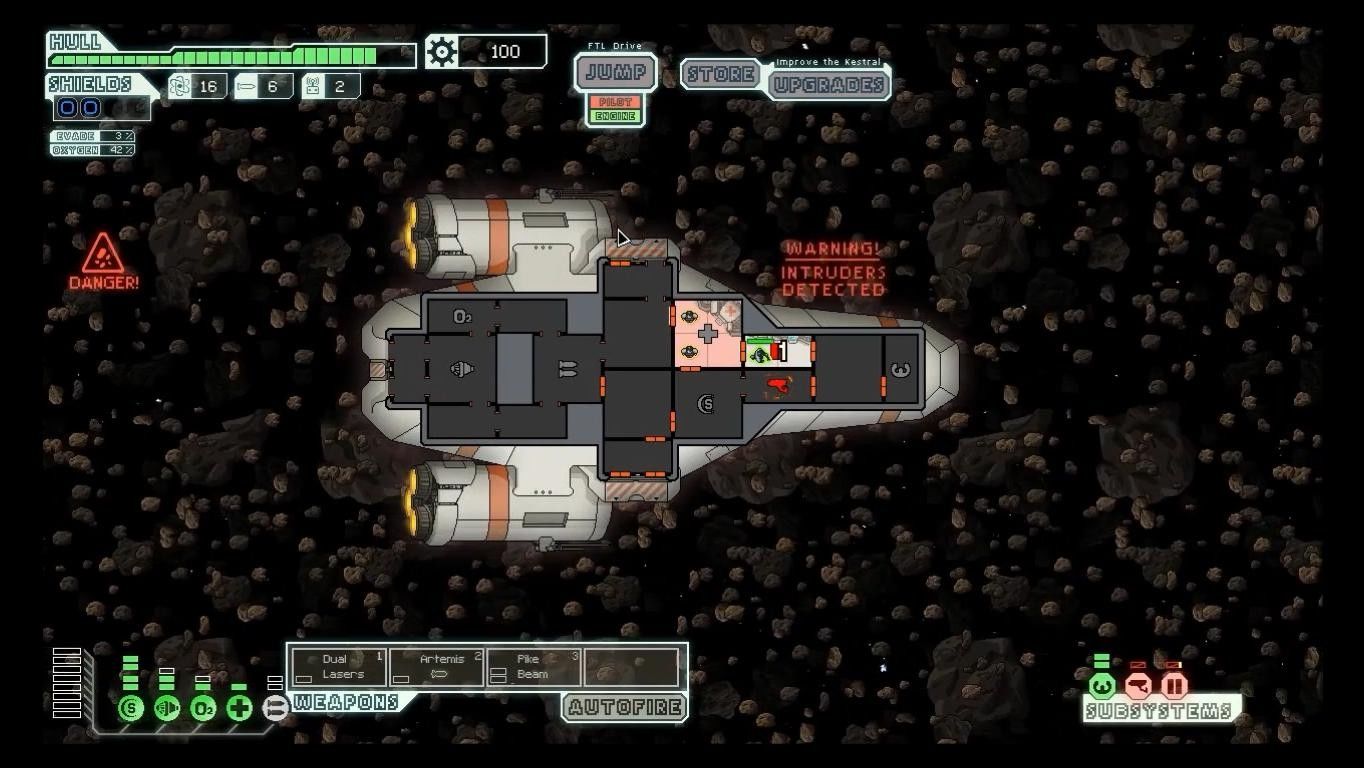The width and height of the screenshot is (1364, 768).
Task: Toggle the AUTOFIRE button
Action: (624, 708)
